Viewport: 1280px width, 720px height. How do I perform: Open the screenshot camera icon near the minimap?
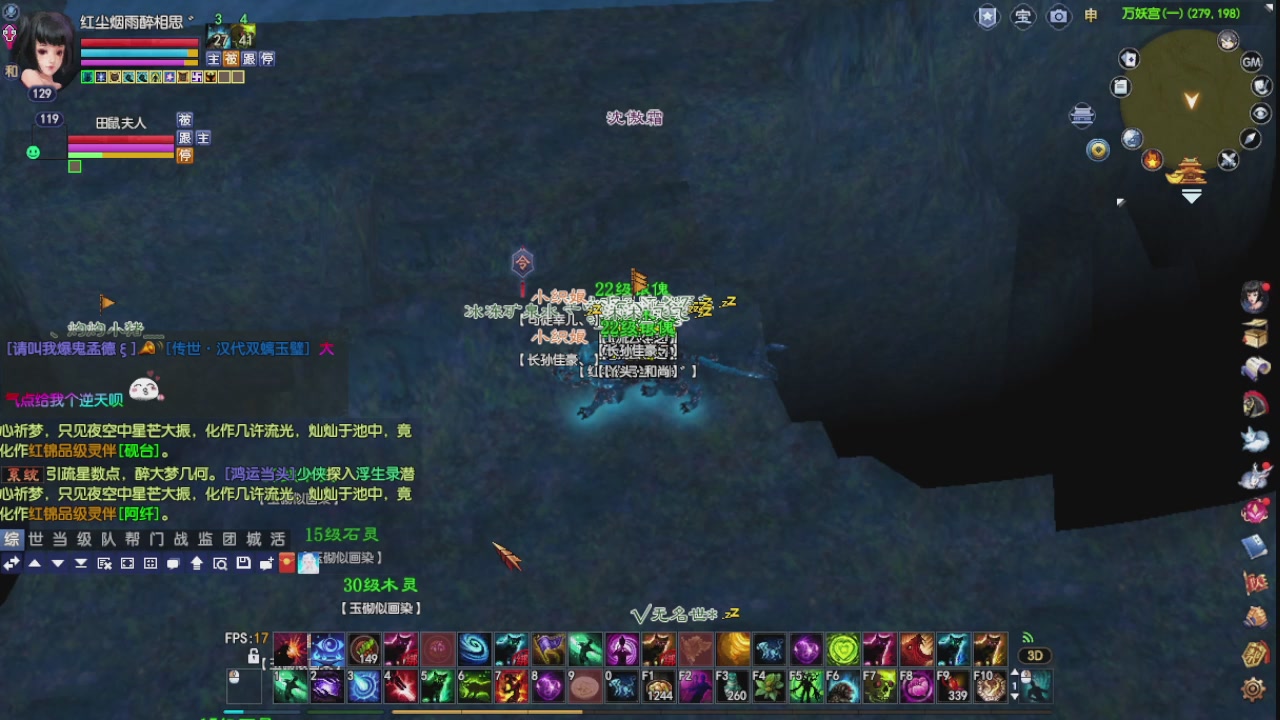(1058, 16)
